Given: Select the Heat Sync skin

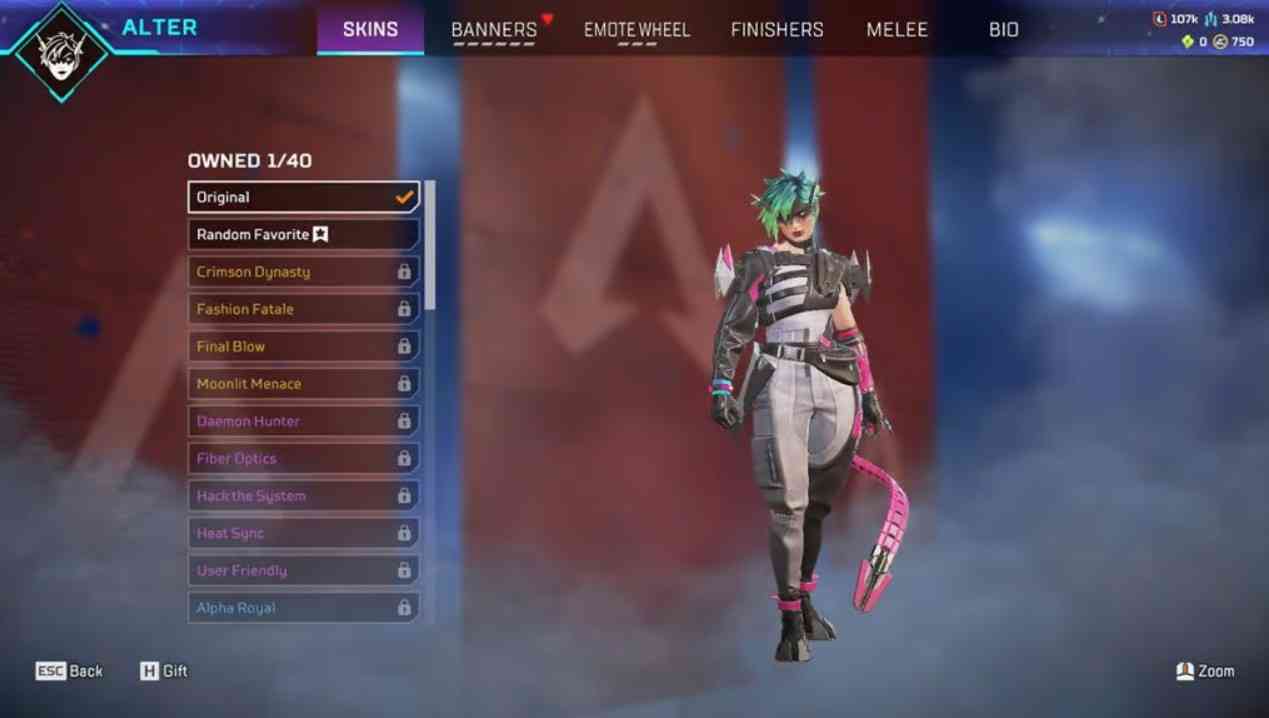Looking at the screenshot, I should (x=303, y=533).
